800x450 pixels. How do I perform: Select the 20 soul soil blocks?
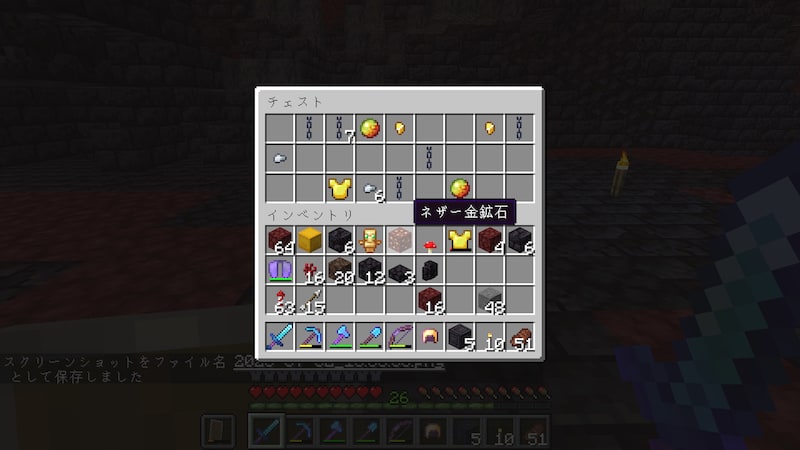340,270
